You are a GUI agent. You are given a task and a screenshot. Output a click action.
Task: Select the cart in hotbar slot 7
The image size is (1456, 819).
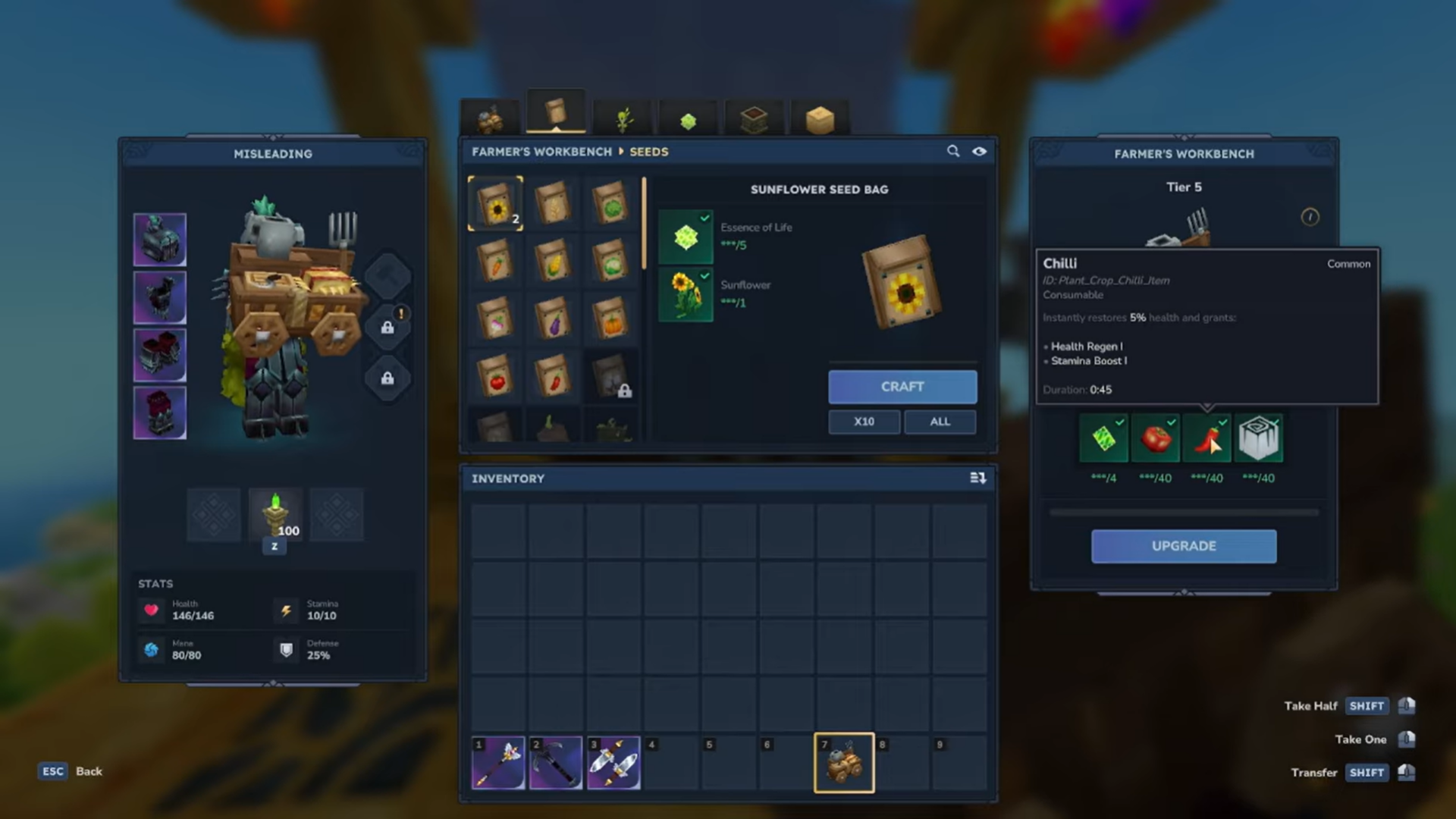(x=844, y=762)
